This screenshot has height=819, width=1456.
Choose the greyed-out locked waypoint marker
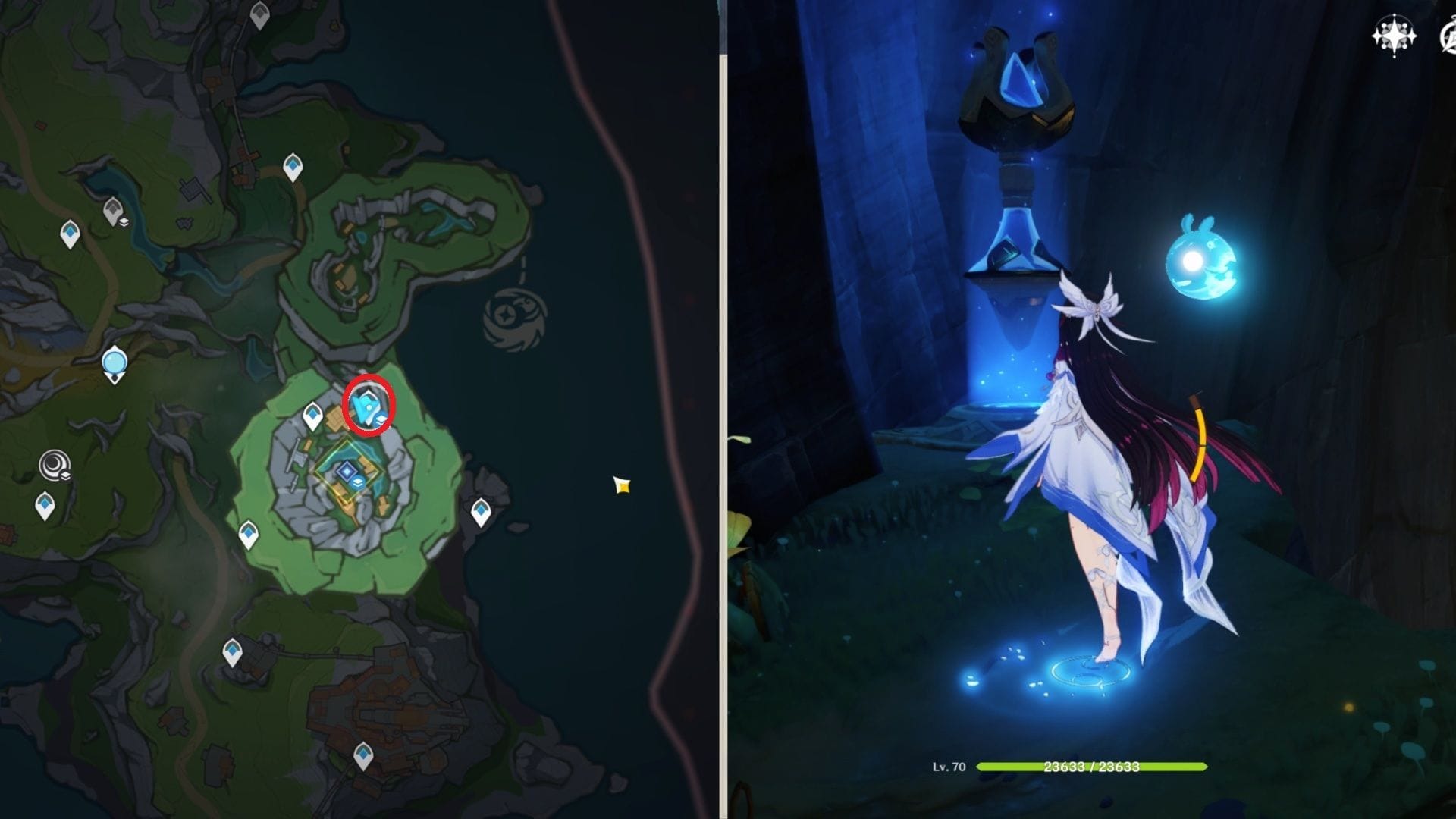point(114,211)
